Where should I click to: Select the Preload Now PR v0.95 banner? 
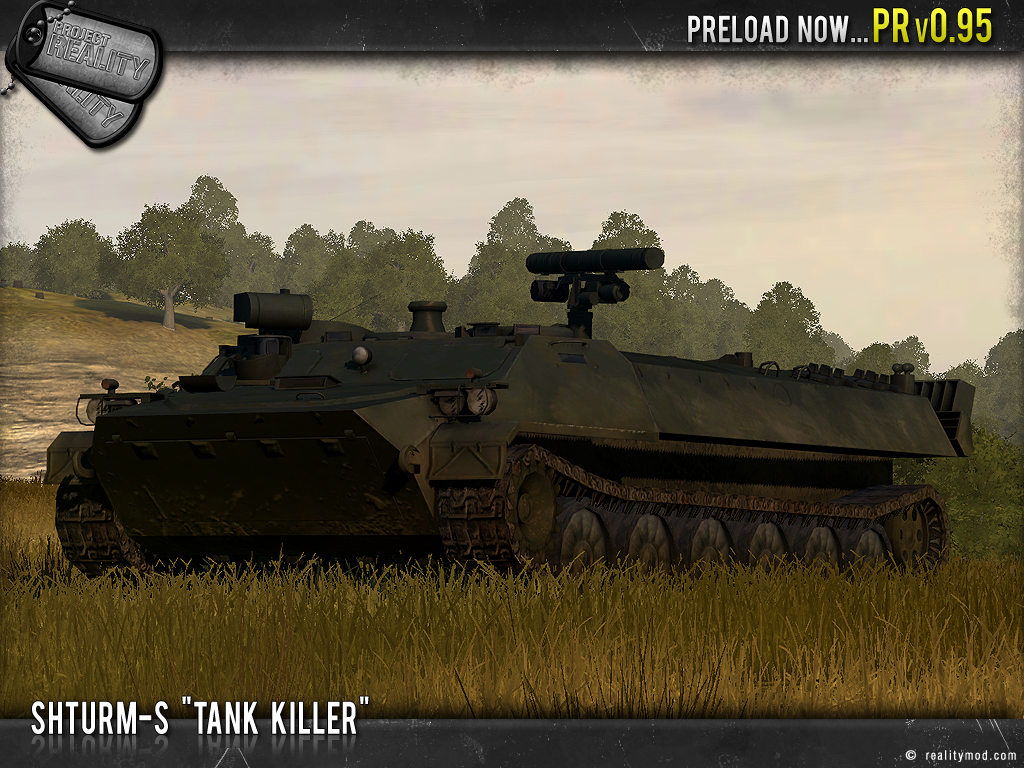point(839,28)
